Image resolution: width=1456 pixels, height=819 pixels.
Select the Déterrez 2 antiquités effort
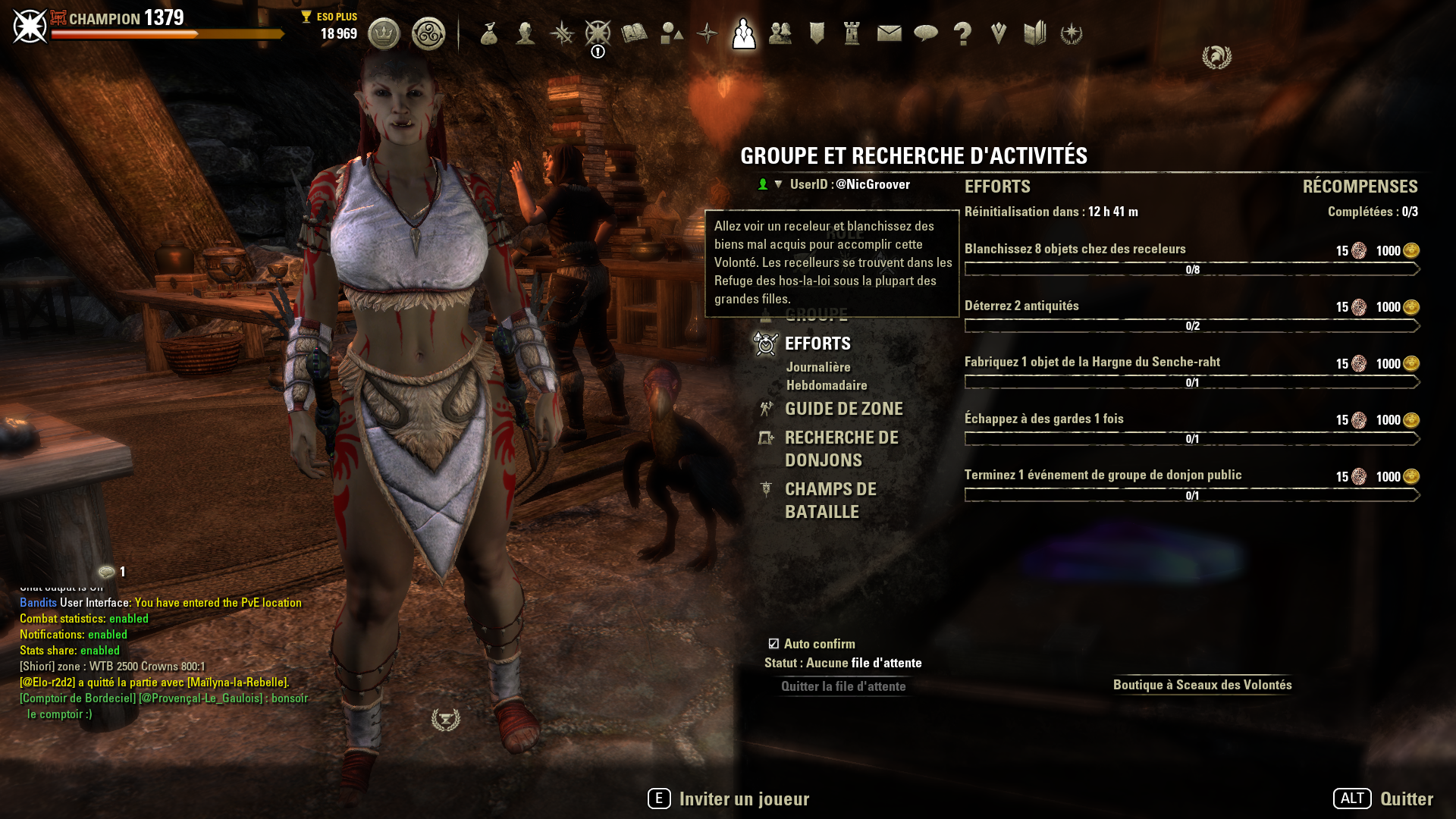point(1021,306)
